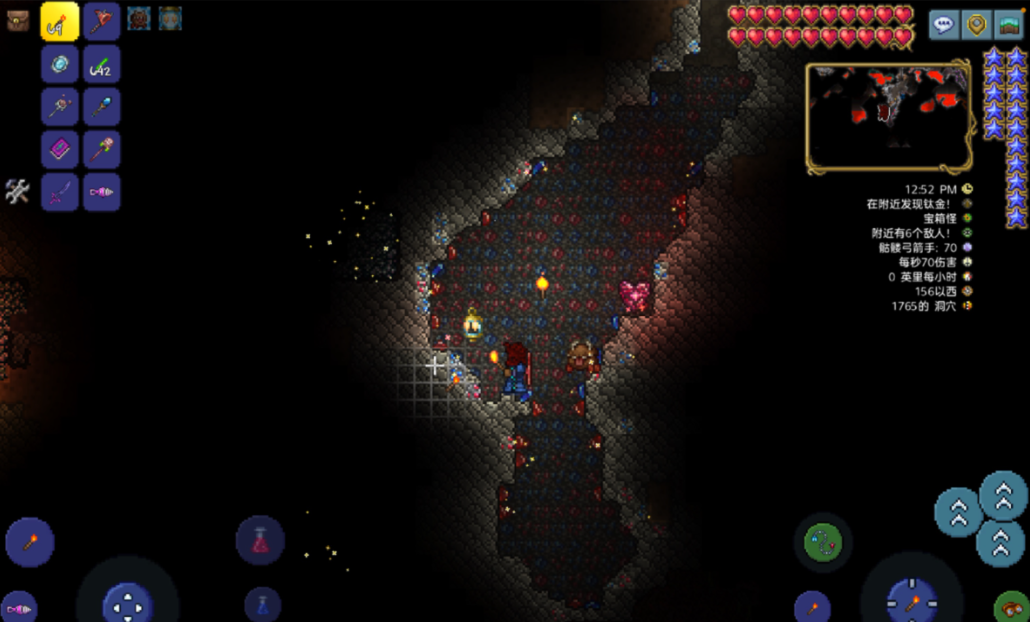This screenshot has height=622, width=1030.
Task: Open the chat speech bubble
Action: (943, 25)
